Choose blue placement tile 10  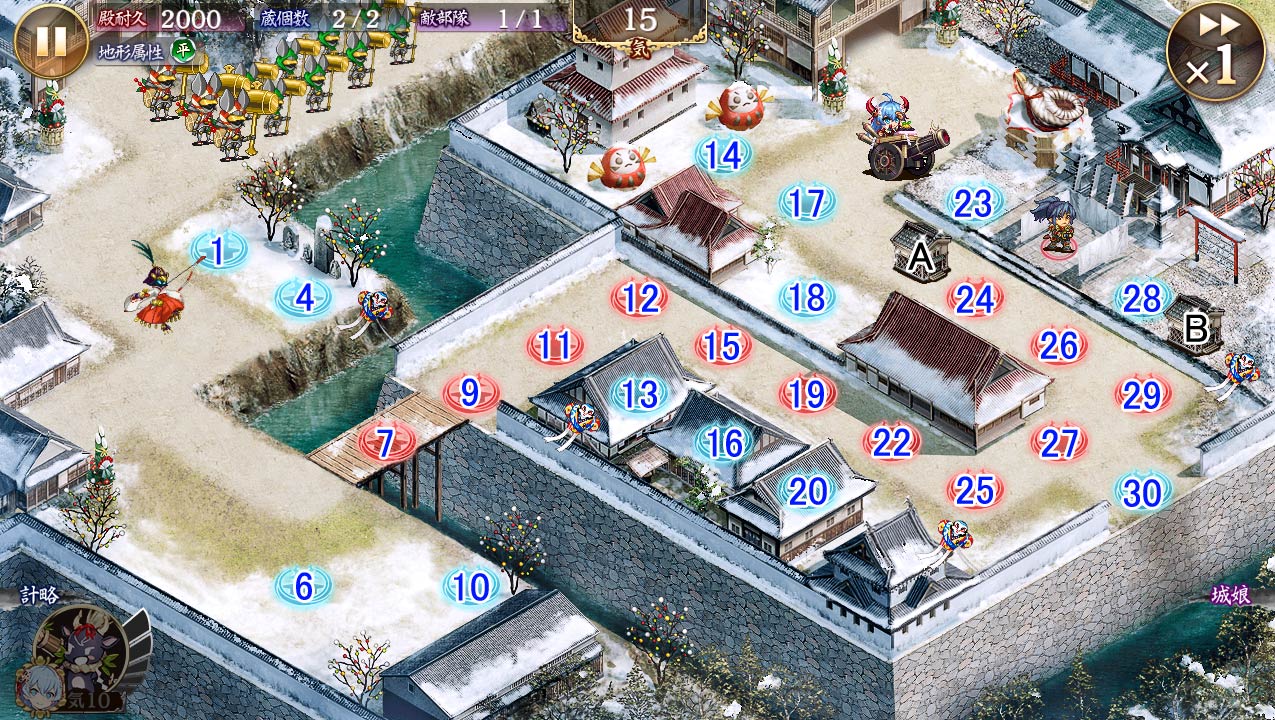tap(470, 587)
